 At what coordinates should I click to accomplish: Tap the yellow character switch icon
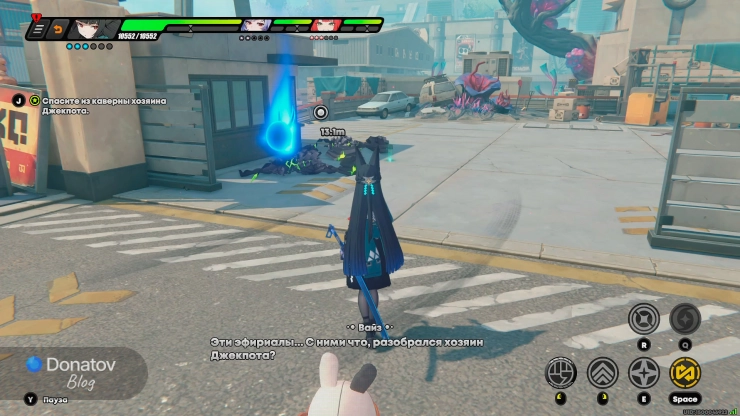(685, 373)
